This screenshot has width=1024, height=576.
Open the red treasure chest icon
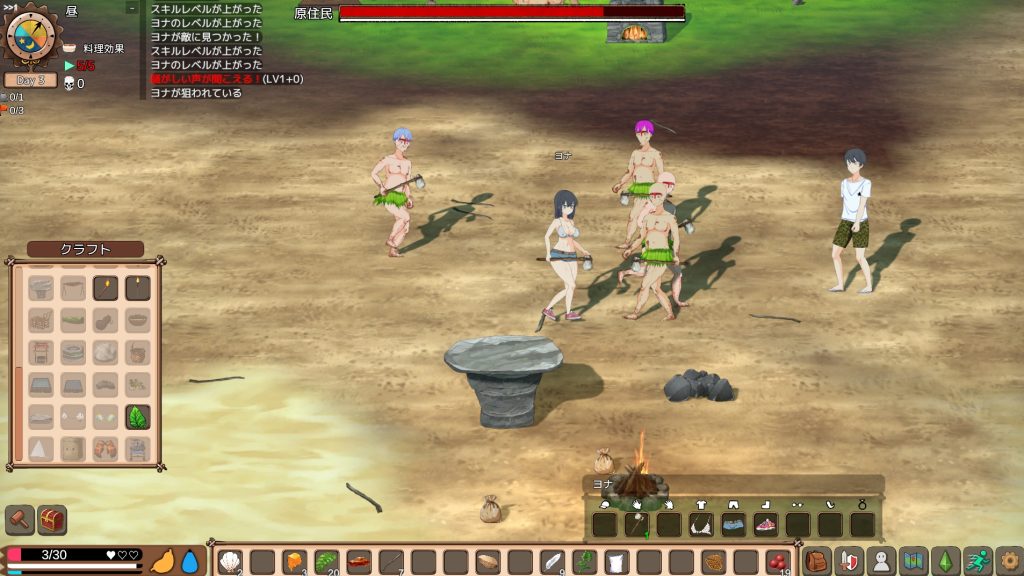coord(52,520)
